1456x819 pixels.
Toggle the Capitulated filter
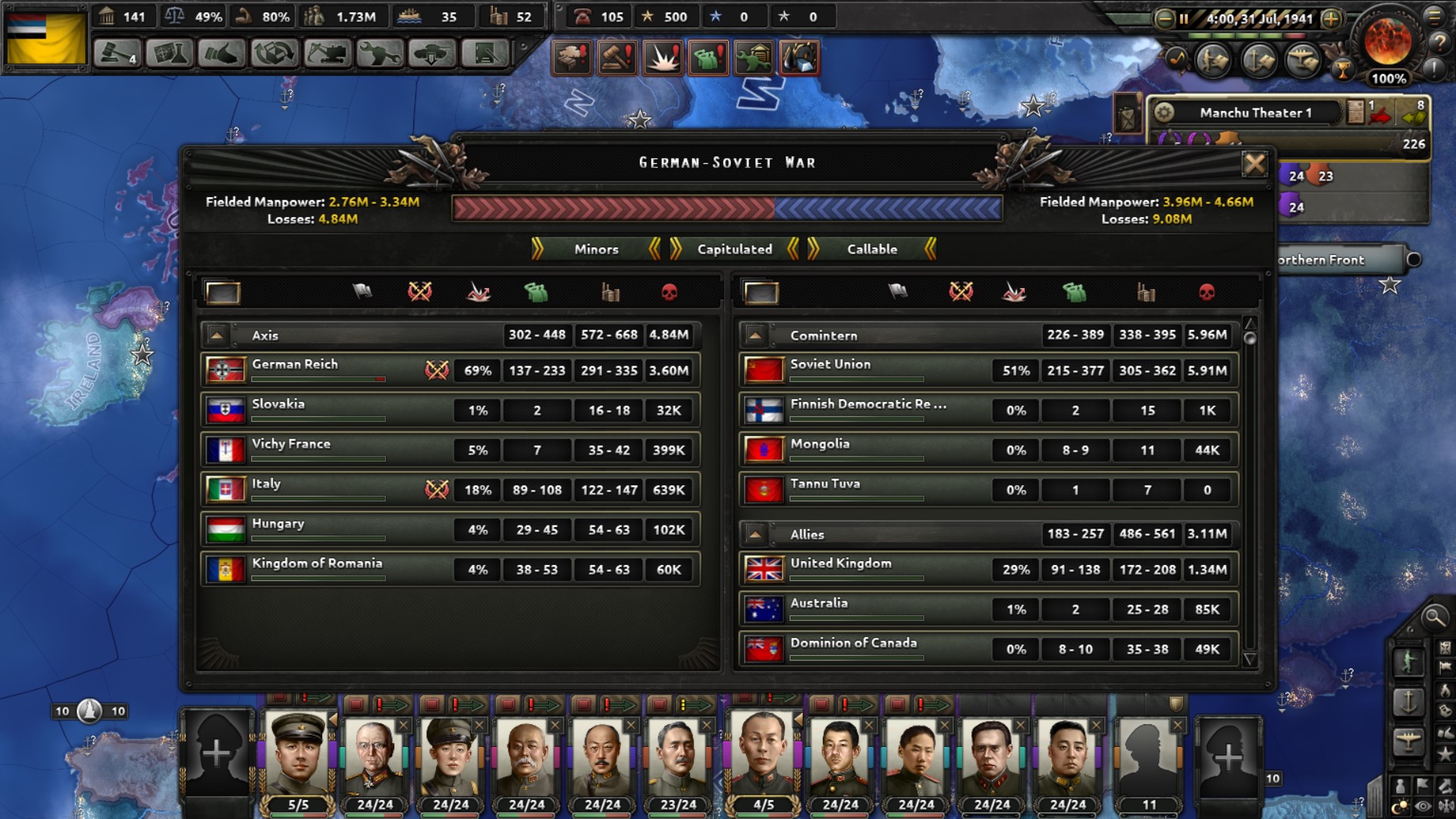(x=733, y=249)
